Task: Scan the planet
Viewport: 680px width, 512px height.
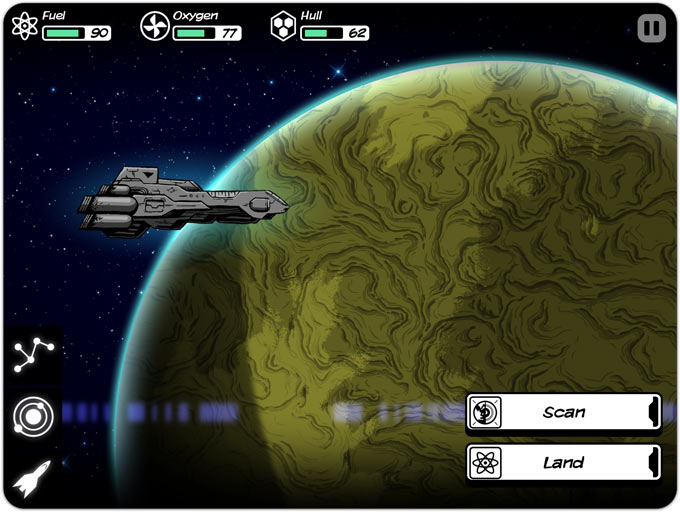Action: [563, 412]
